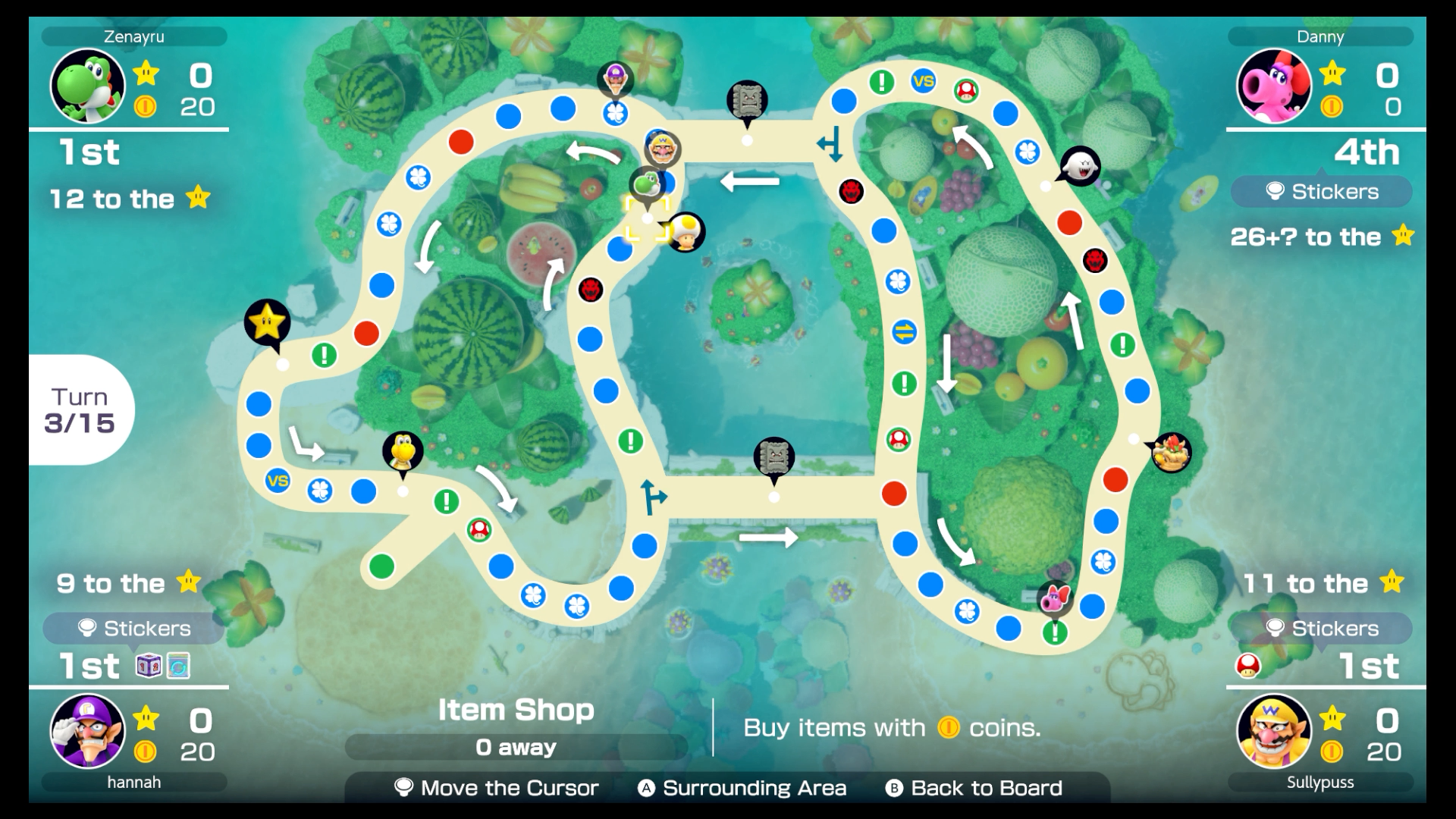1456x819 pixels.
Task: Click the 0 away progress bar
Action: (x=516, y=747)
